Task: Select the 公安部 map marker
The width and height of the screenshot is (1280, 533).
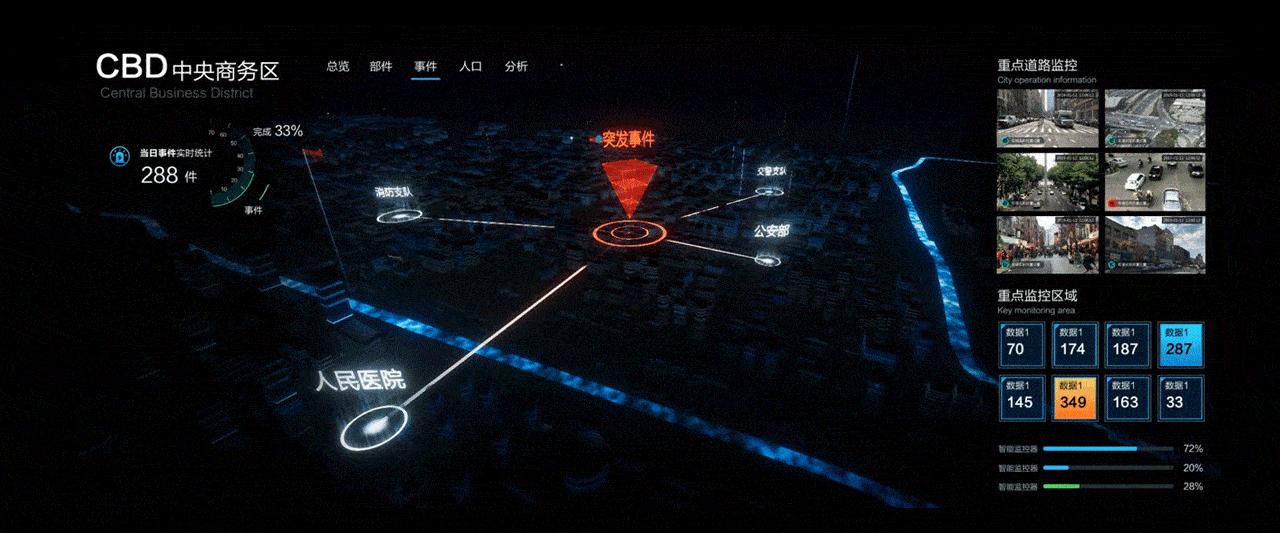Action: click(x=768, y=259)
